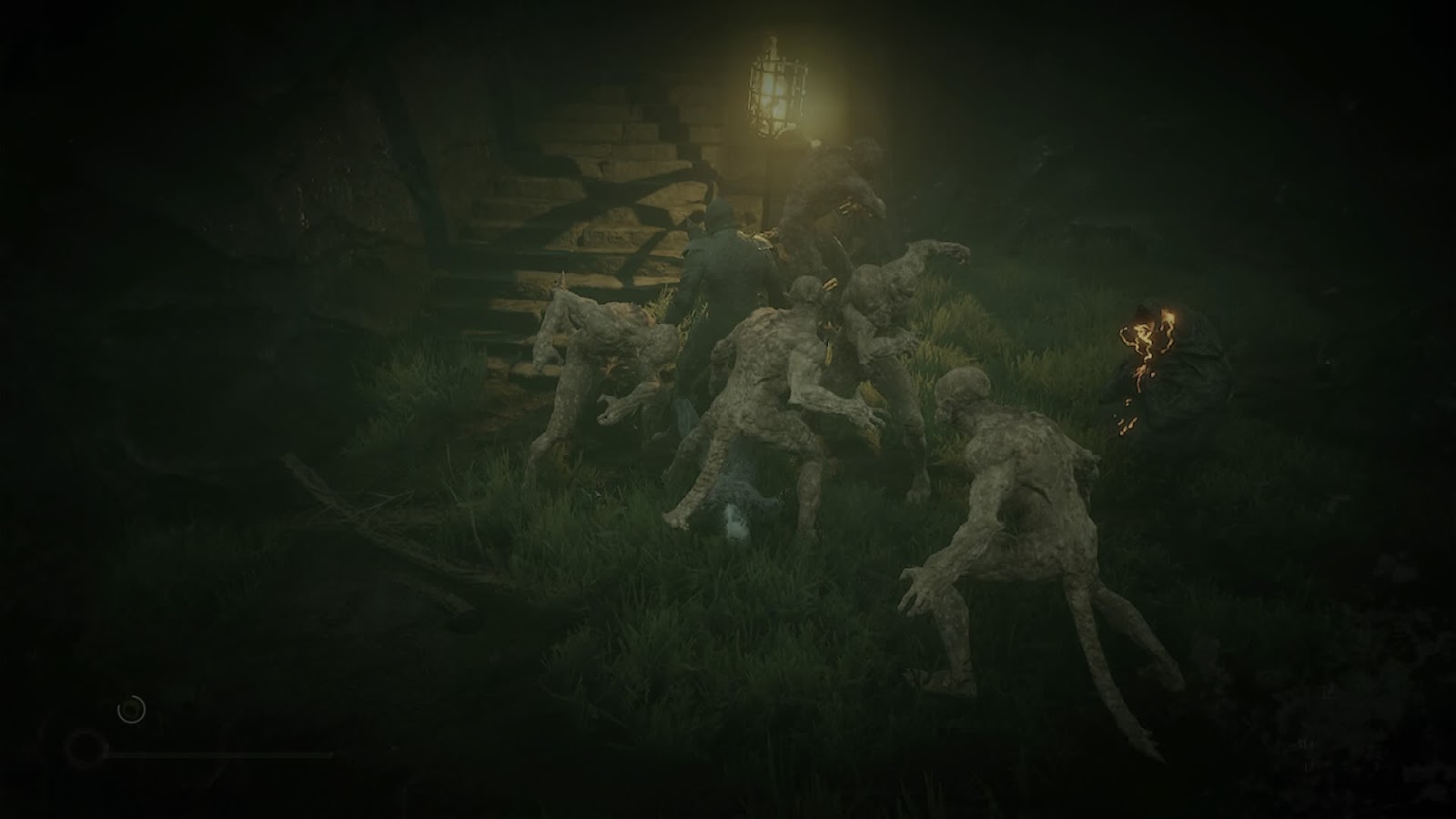Click the small circular cooldown ring icon
Viewport: 1456px width, 819px height.
coord(132,709)
